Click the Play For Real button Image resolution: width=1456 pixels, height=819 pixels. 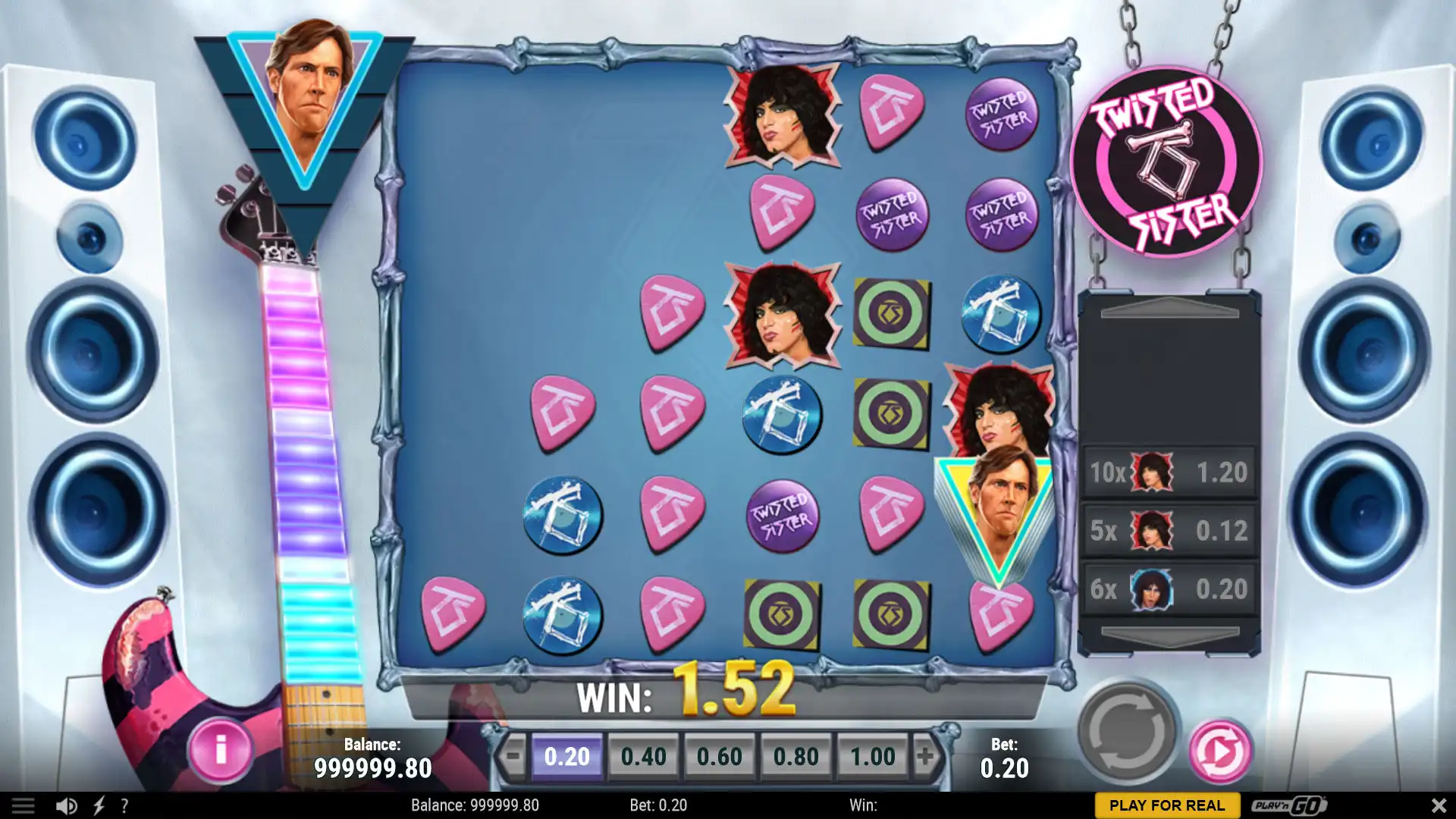coord(1166,805)
